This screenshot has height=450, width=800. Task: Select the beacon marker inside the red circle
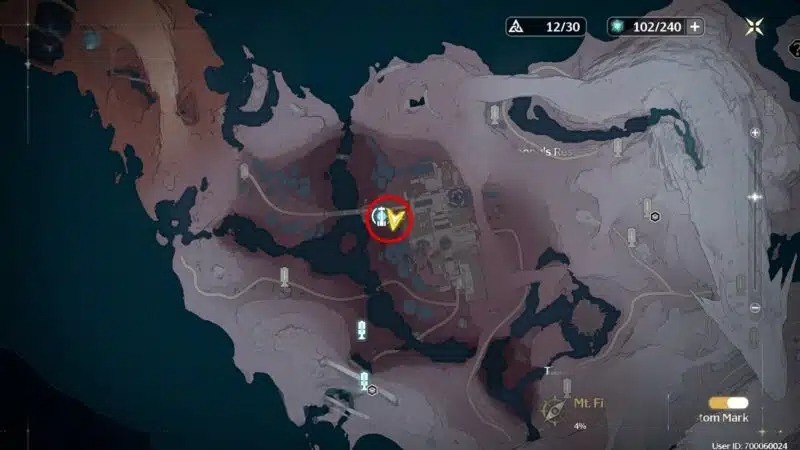pyautogui.click(x=381, y=217)
